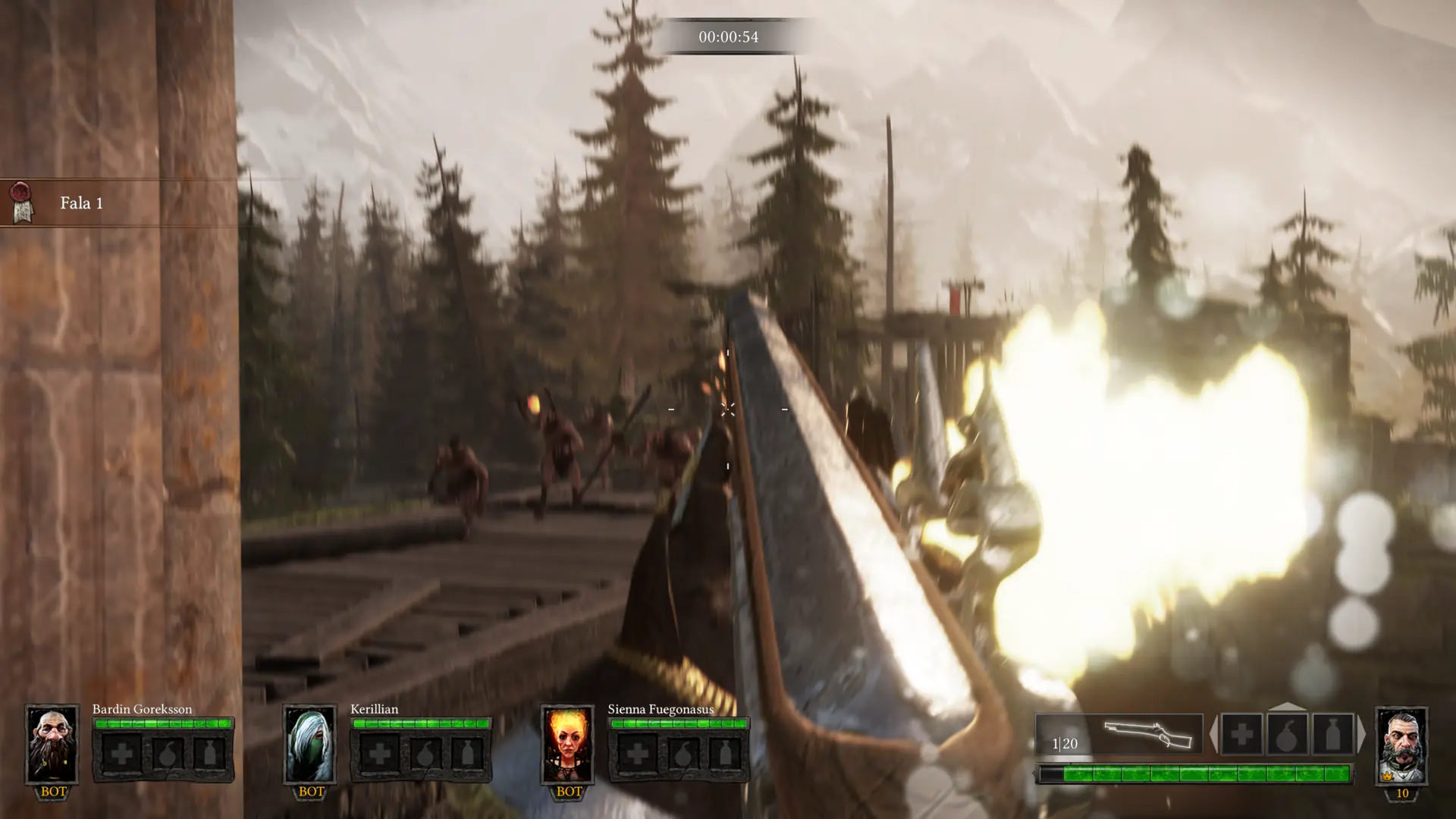Click Bardin Goreksson's portrait

tap(52, 744)
